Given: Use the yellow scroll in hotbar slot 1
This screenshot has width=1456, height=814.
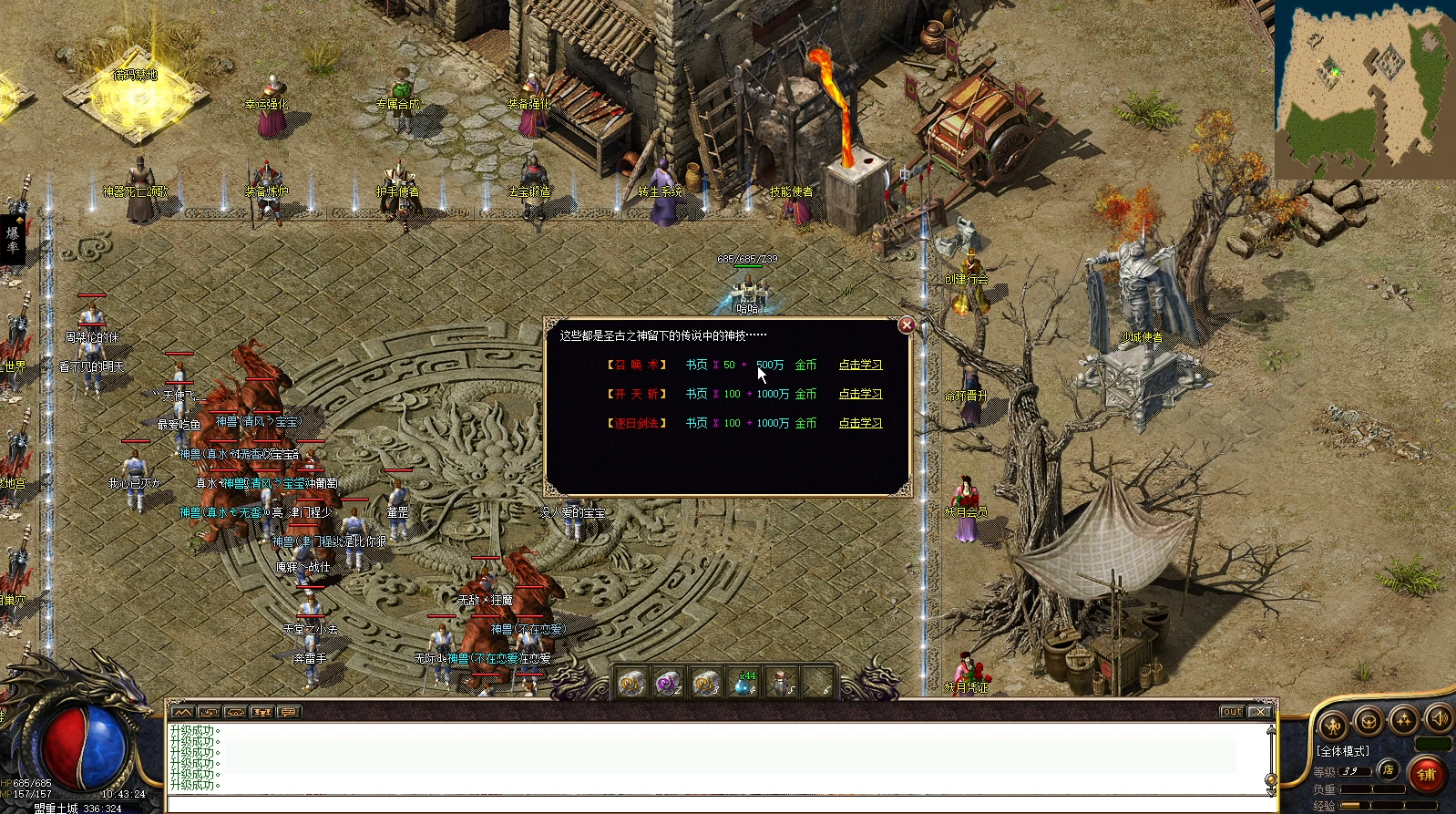Looking at the screenshot, I should pos(631,682).
